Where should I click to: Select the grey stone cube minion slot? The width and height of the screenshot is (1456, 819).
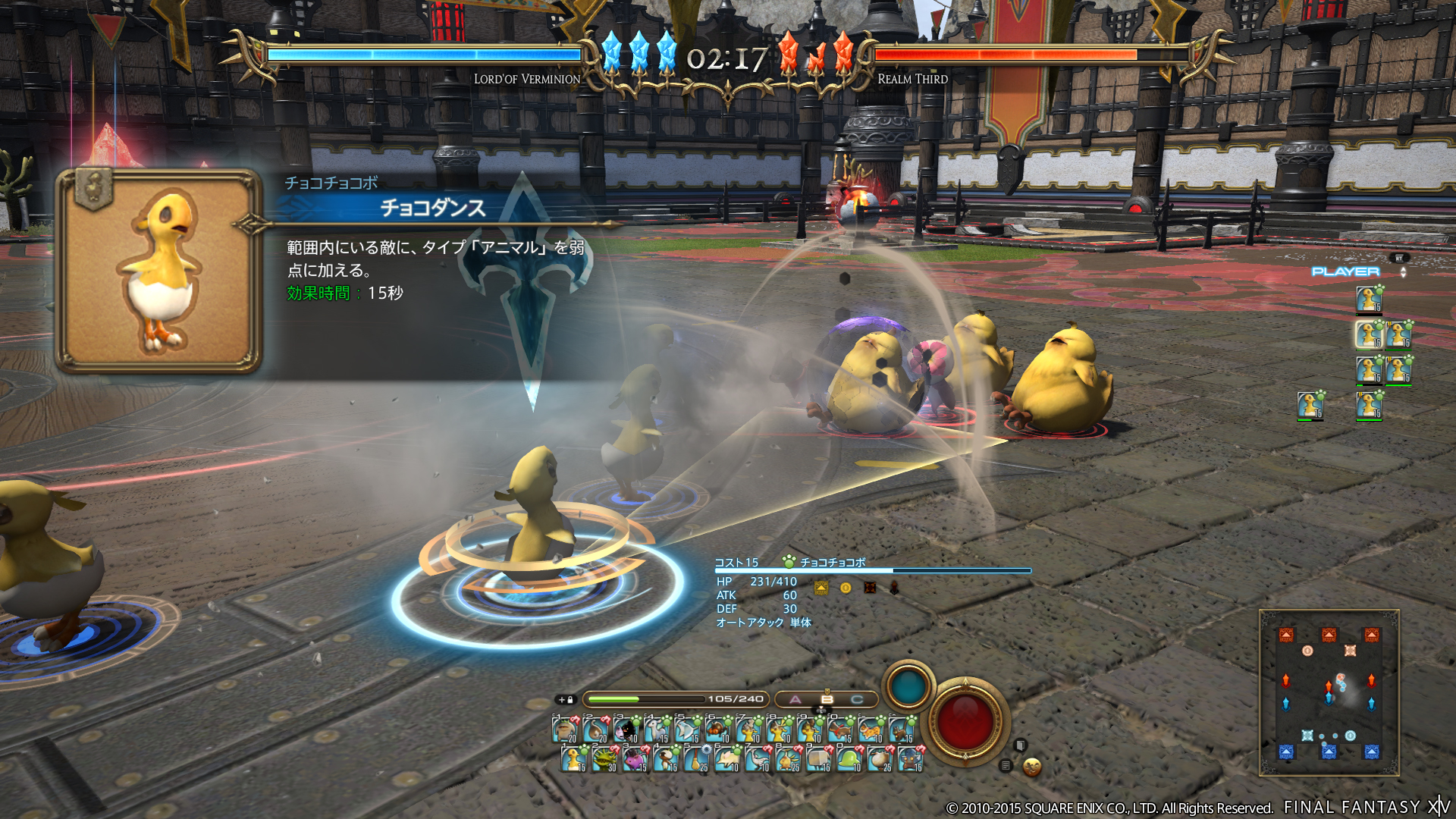(817, 758)
